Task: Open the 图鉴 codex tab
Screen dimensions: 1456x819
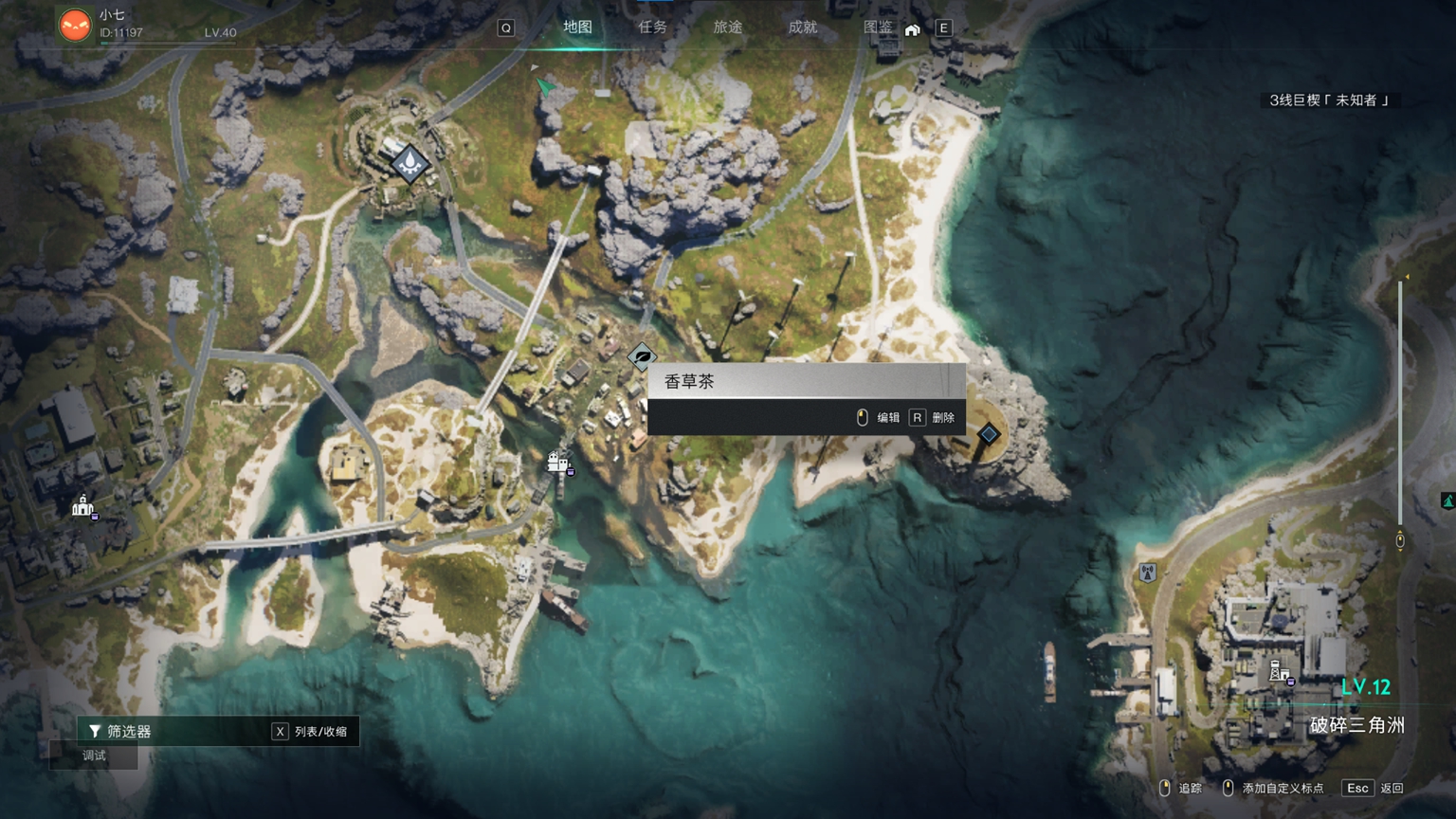Action: [878, 27]
